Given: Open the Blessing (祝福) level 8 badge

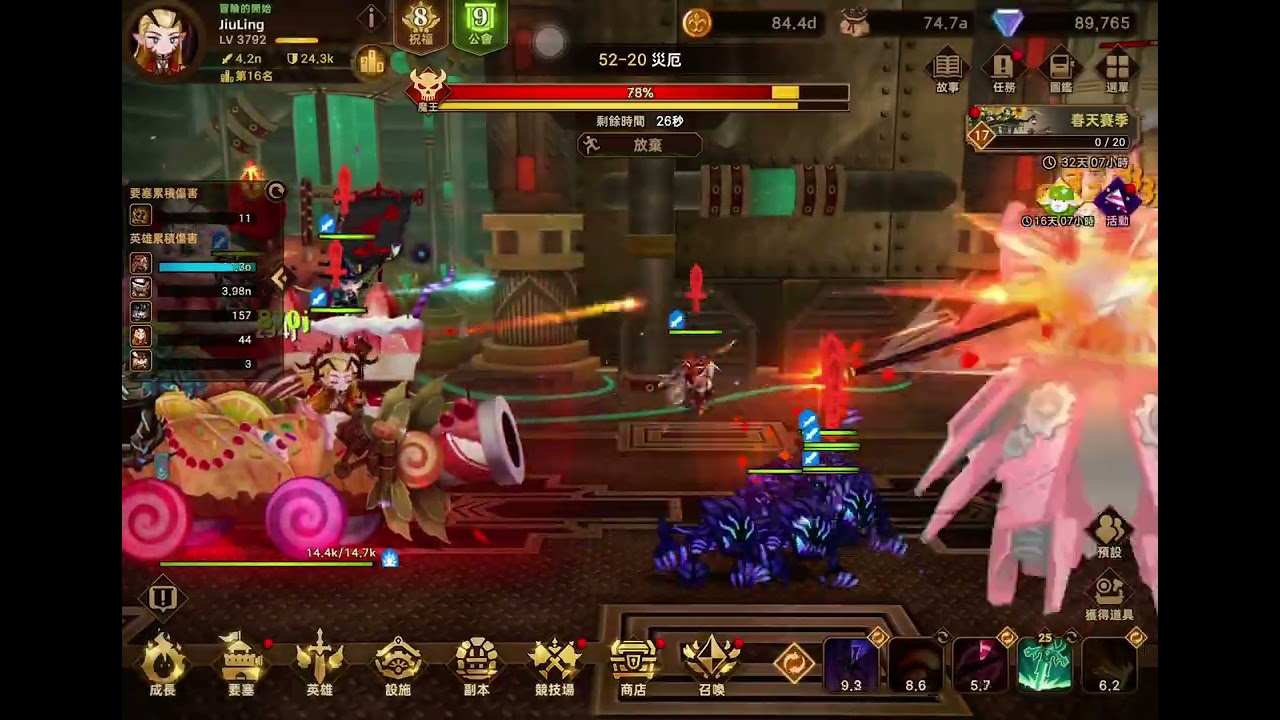Looking at the screenshot, I should (x=422, y=25).
